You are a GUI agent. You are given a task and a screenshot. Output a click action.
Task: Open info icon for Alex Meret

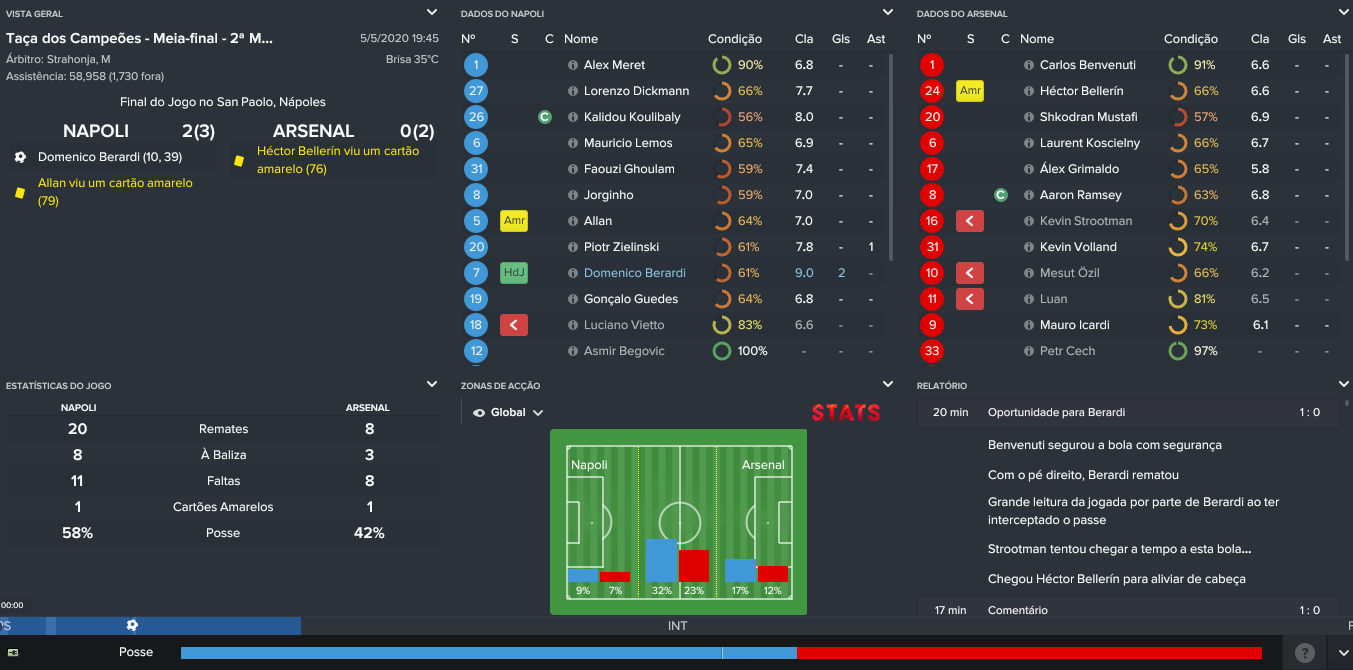573,65
